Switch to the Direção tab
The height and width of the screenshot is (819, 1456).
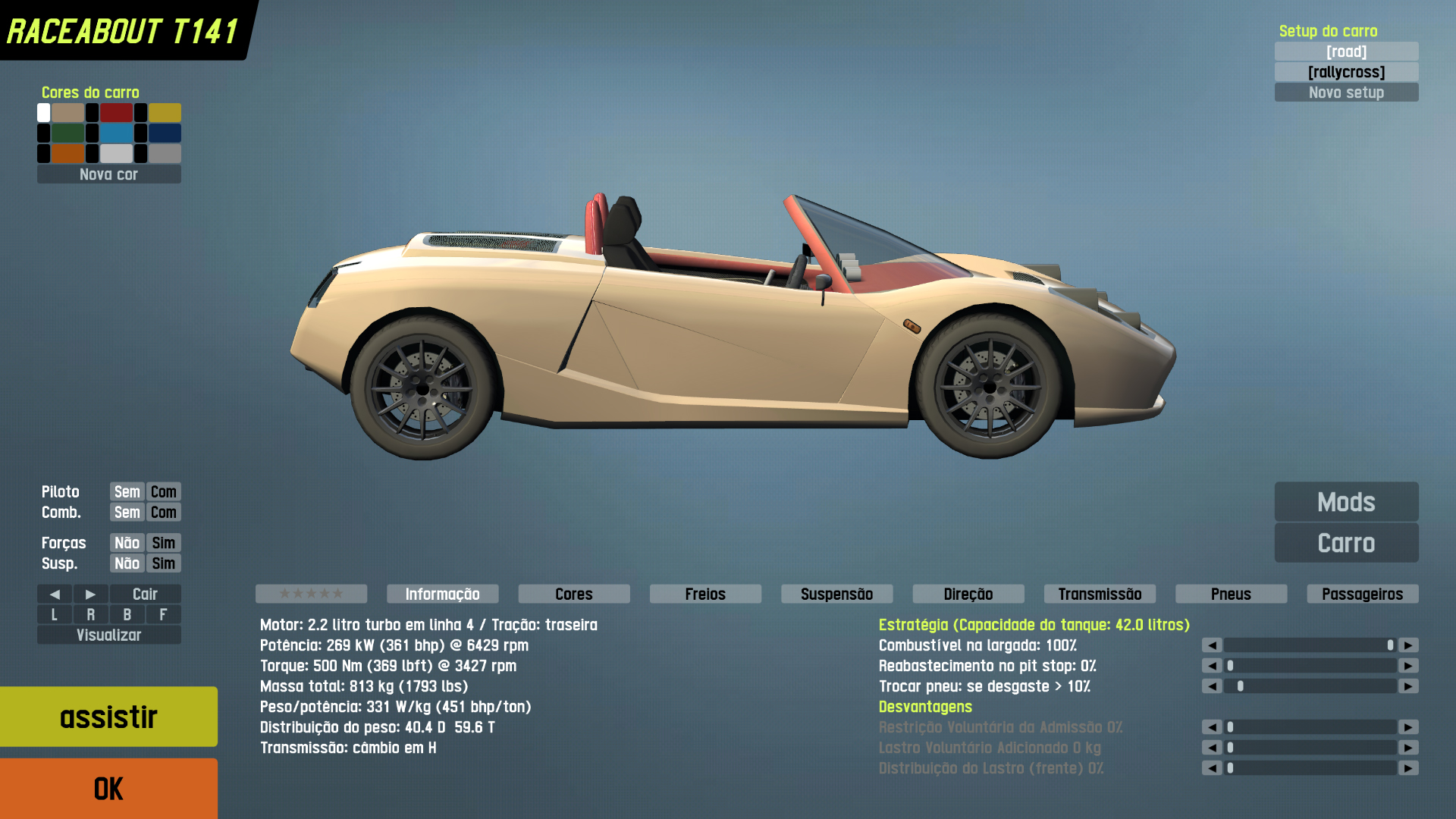pos(968,595)
